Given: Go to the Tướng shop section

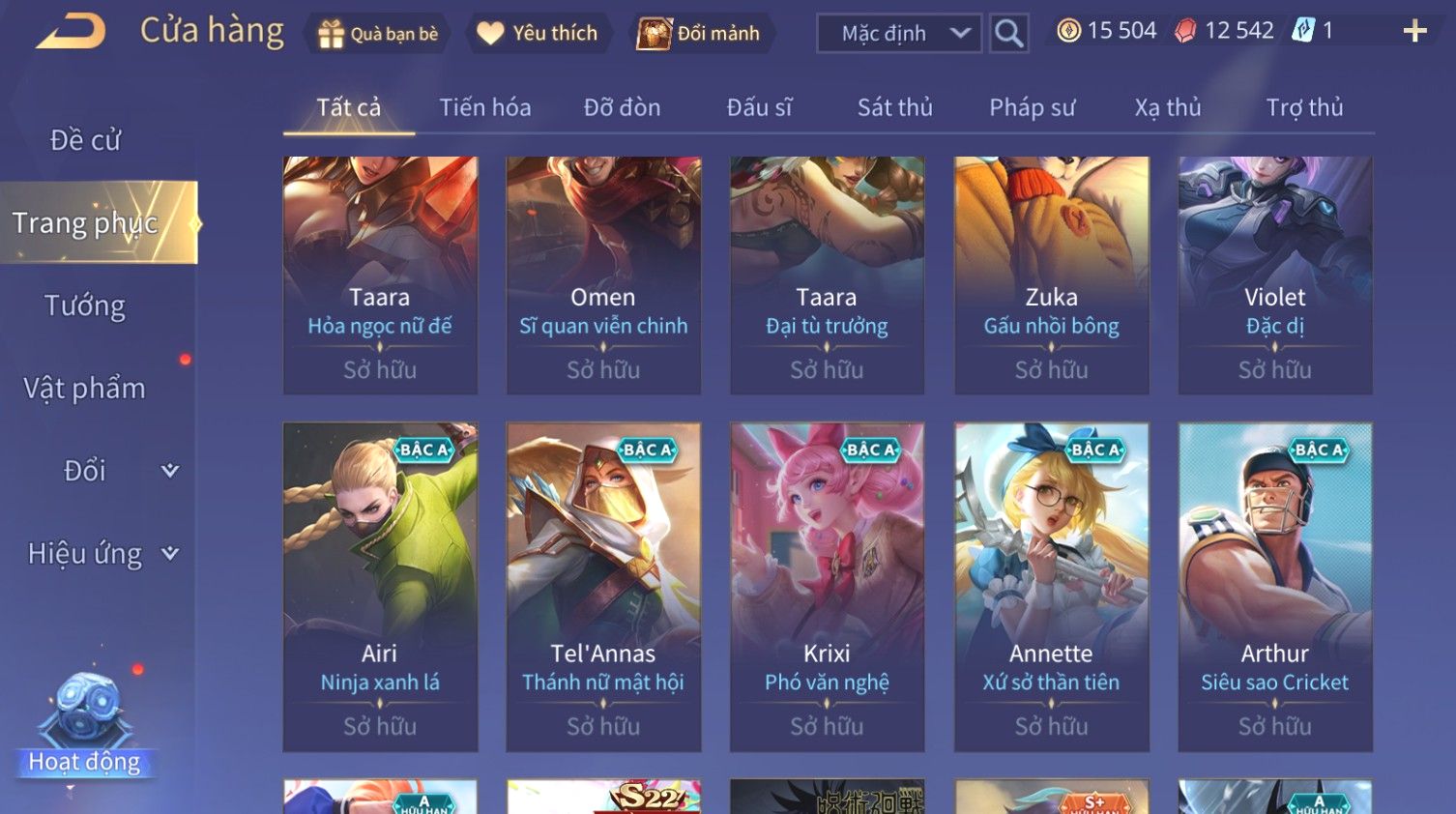Looking at the screenshot, I should tap(85, 305).
